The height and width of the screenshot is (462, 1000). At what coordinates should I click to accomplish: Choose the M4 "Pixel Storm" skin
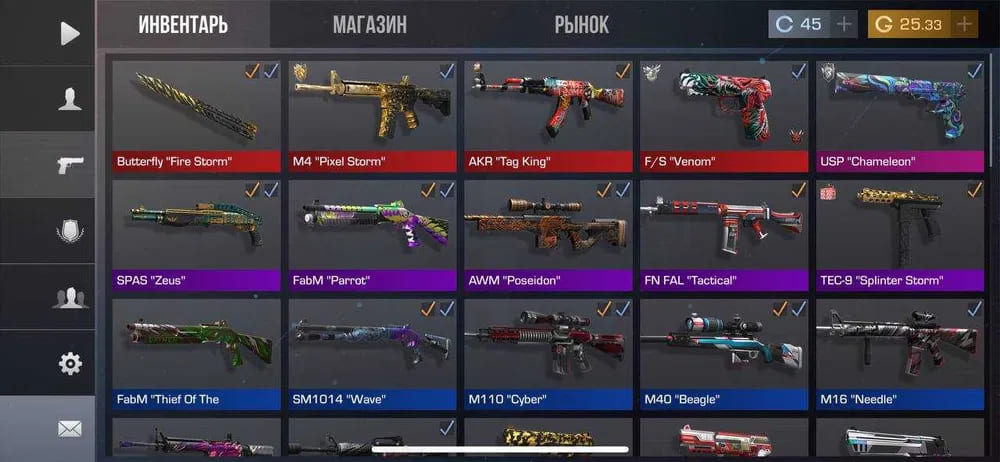tap(372, 115)
